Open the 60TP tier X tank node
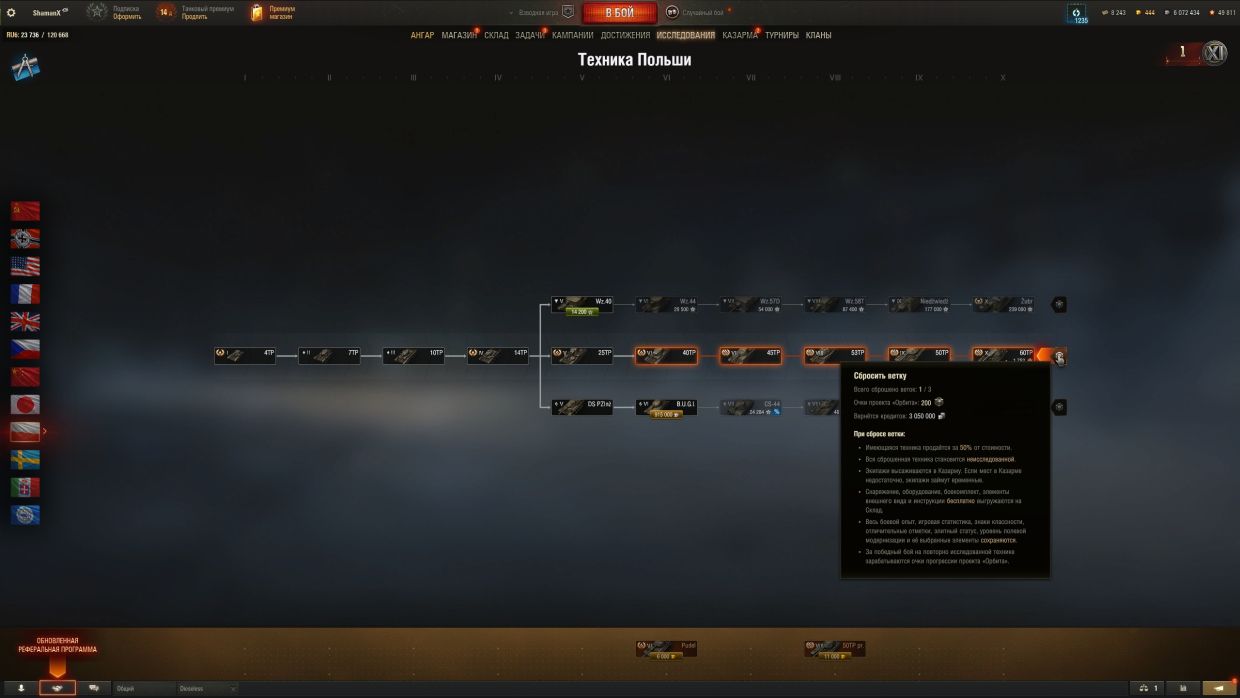The height and width of the screenshot is (698, 1240). [1003, 354]
